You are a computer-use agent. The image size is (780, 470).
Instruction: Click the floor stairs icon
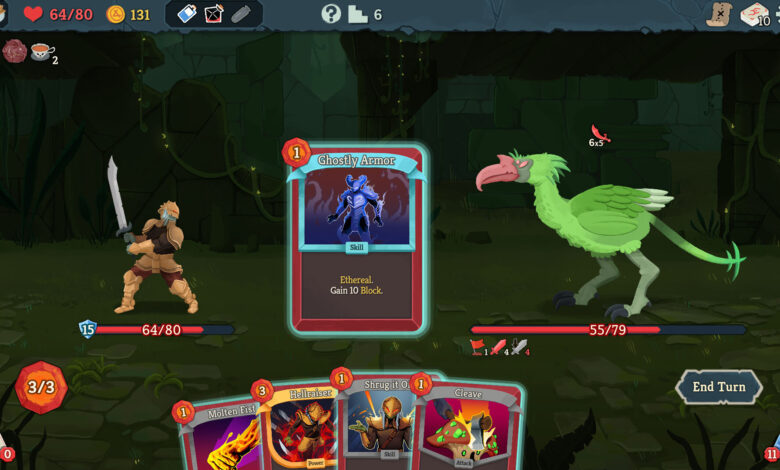pos(358,14)
